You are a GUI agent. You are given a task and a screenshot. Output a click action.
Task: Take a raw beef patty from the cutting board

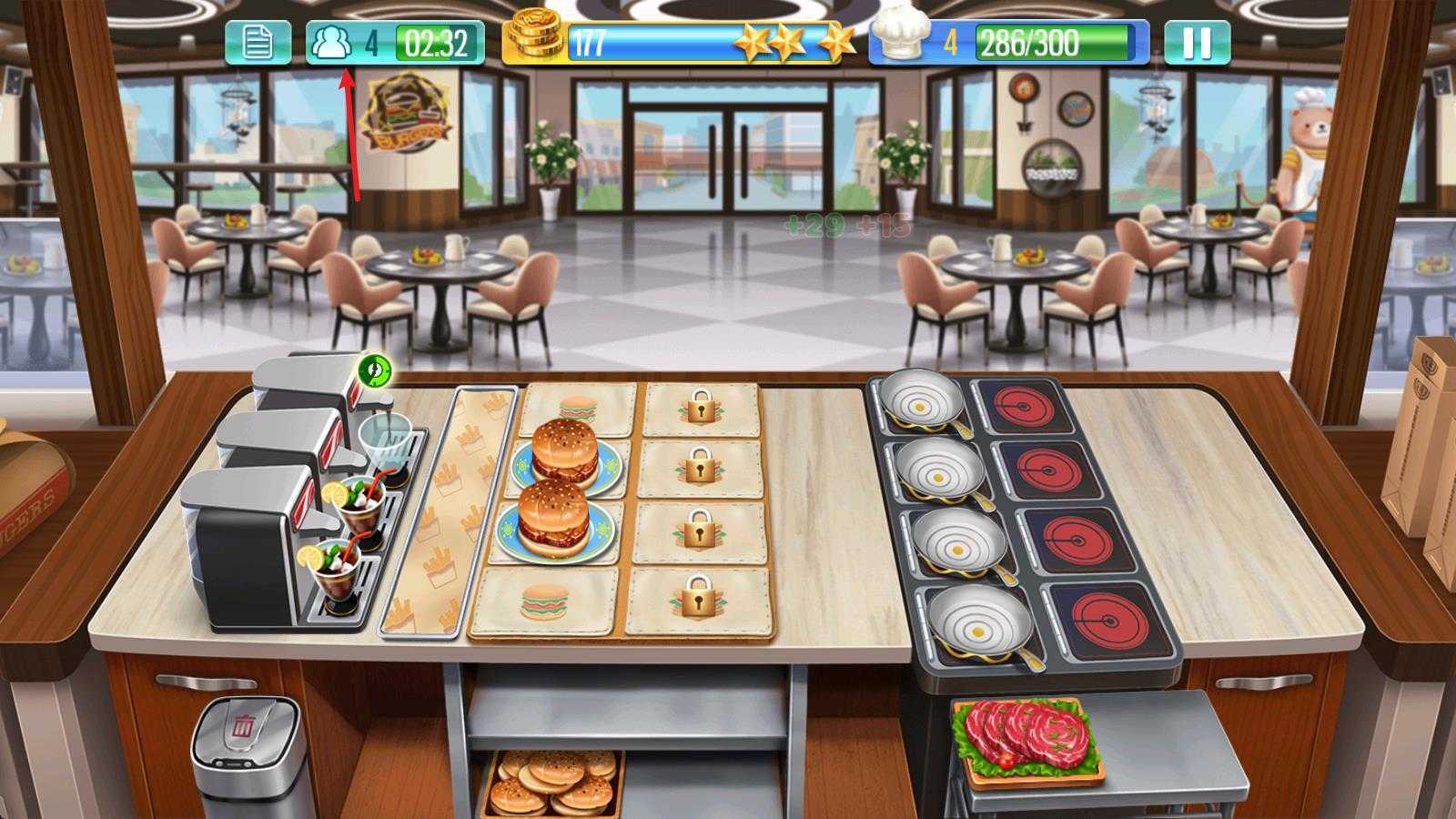coord(1028,733)
